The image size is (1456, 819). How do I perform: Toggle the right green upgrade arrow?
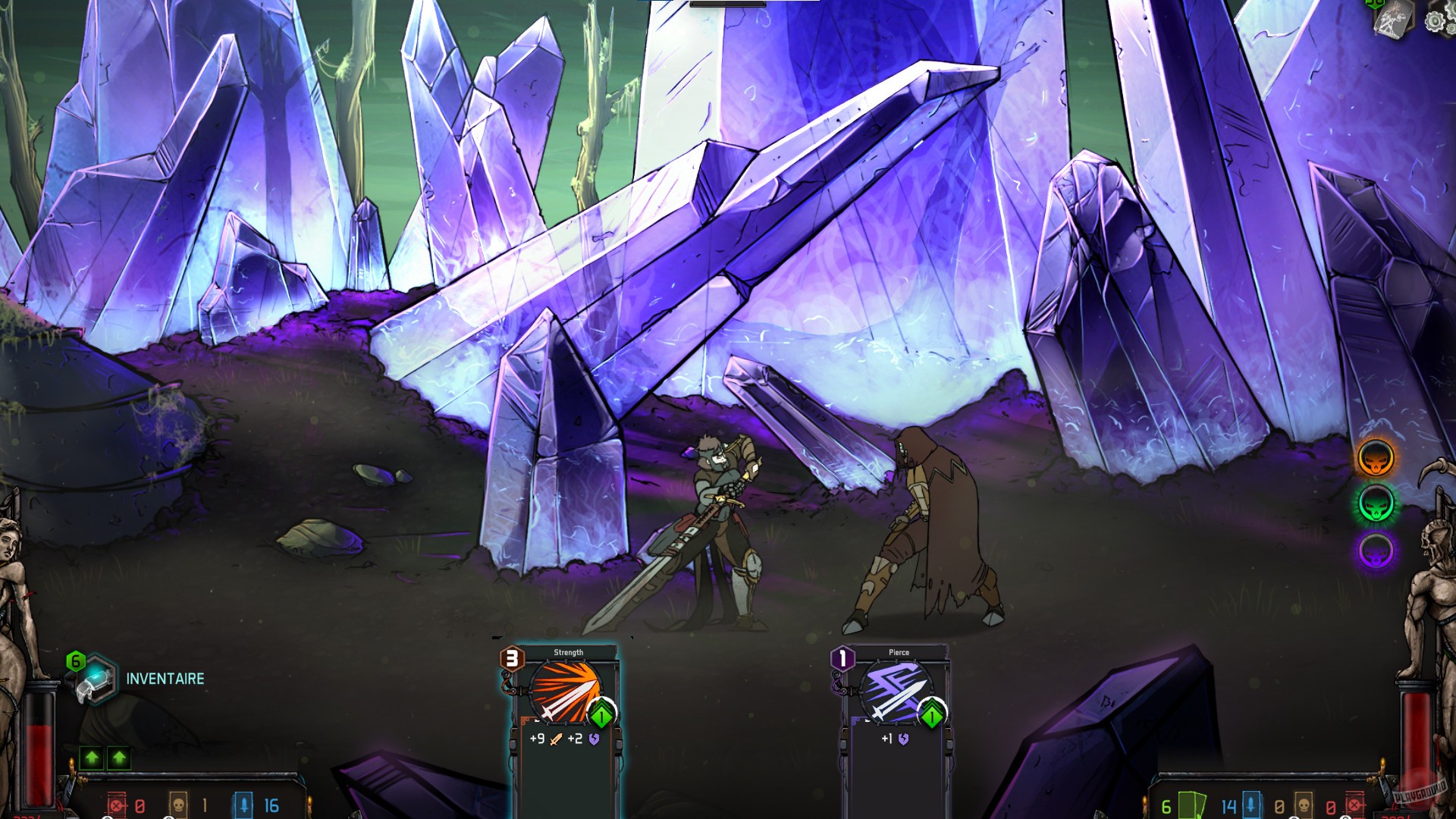click(118, 756)
